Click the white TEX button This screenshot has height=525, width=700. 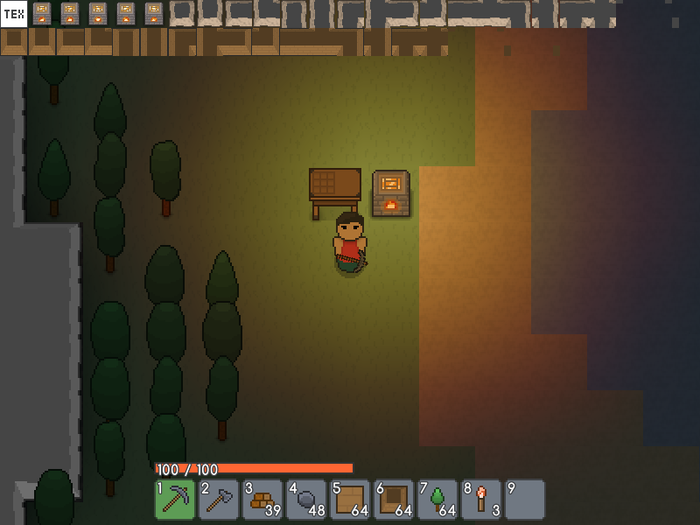[x=14, y=14]
